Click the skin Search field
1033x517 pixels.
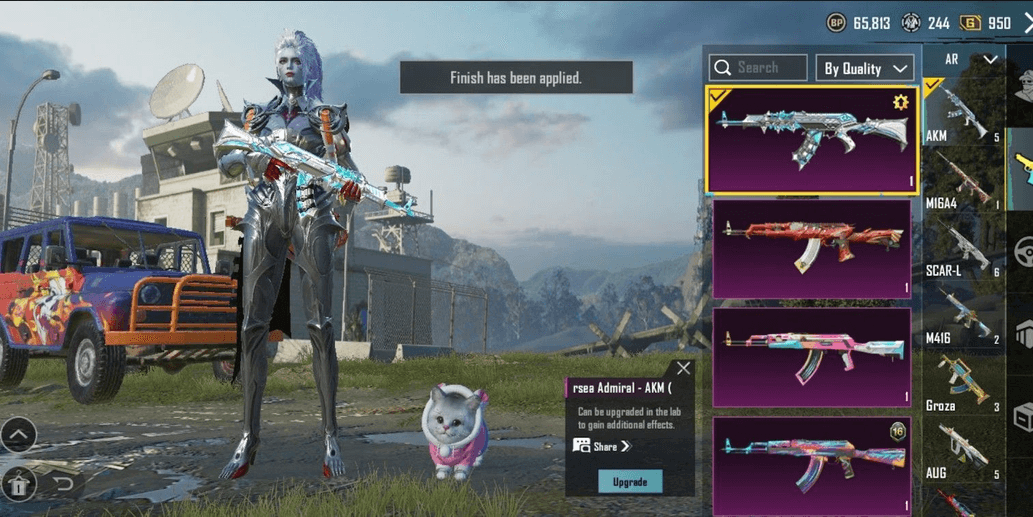tap(758, 68)
